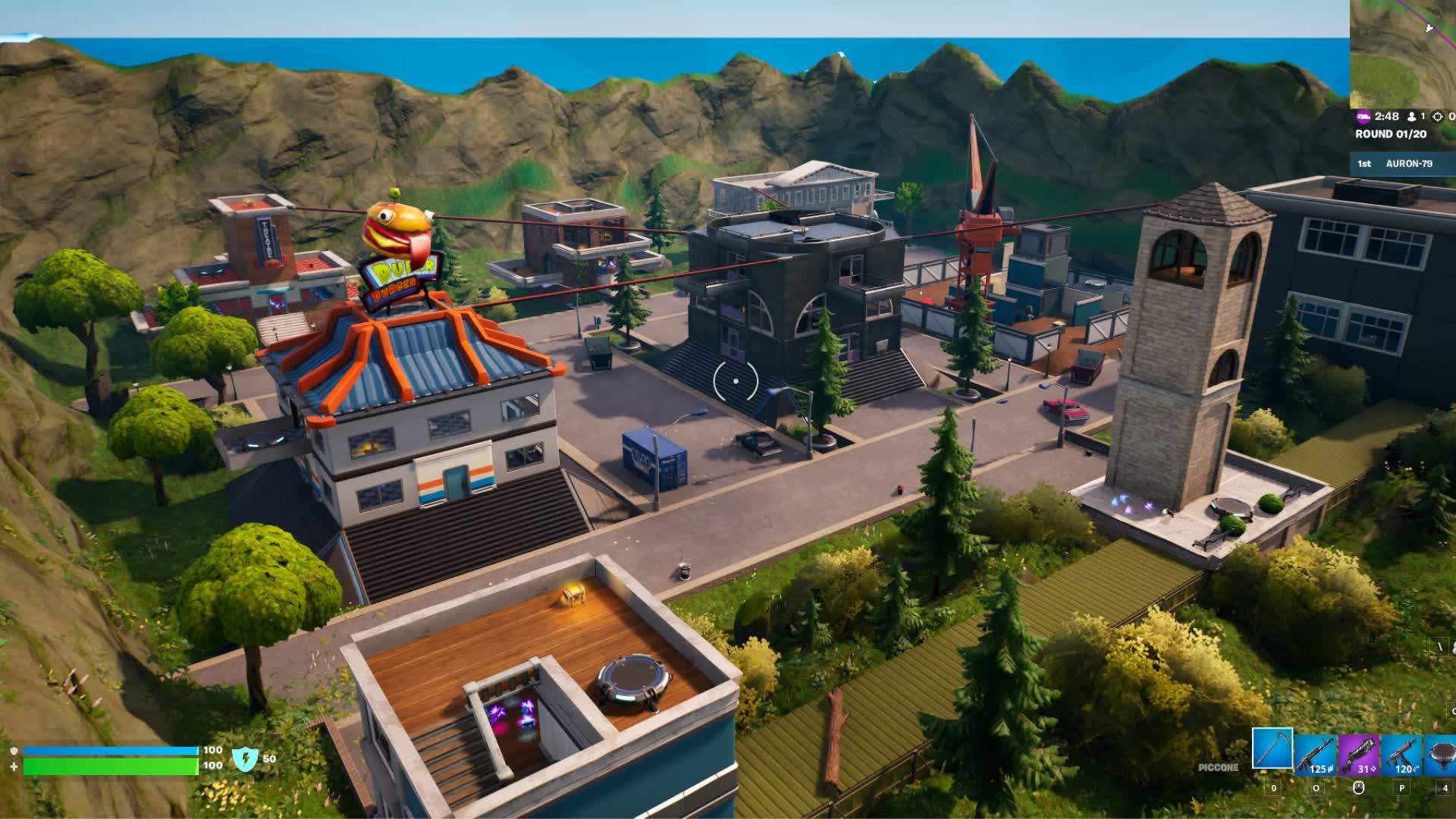Image resolution: width=1456 pixels, height=819 pixels.
Task: Click the purple storm timer icon
Action: (x=1363, y=117)
